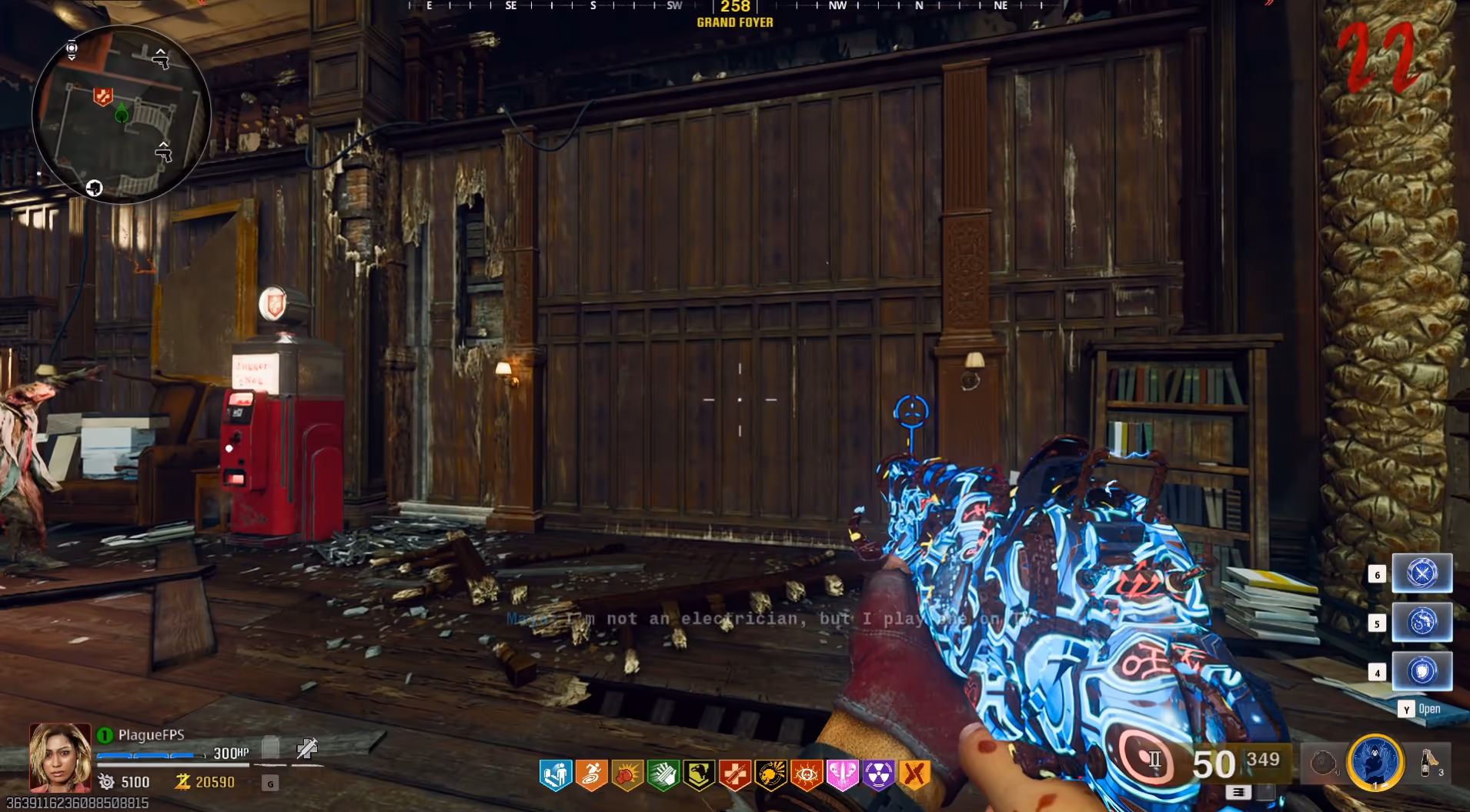Click the pistol wall-buy marker at minimap top
1470x812 pixels.
pyautogui.click(x=160, y=58)
